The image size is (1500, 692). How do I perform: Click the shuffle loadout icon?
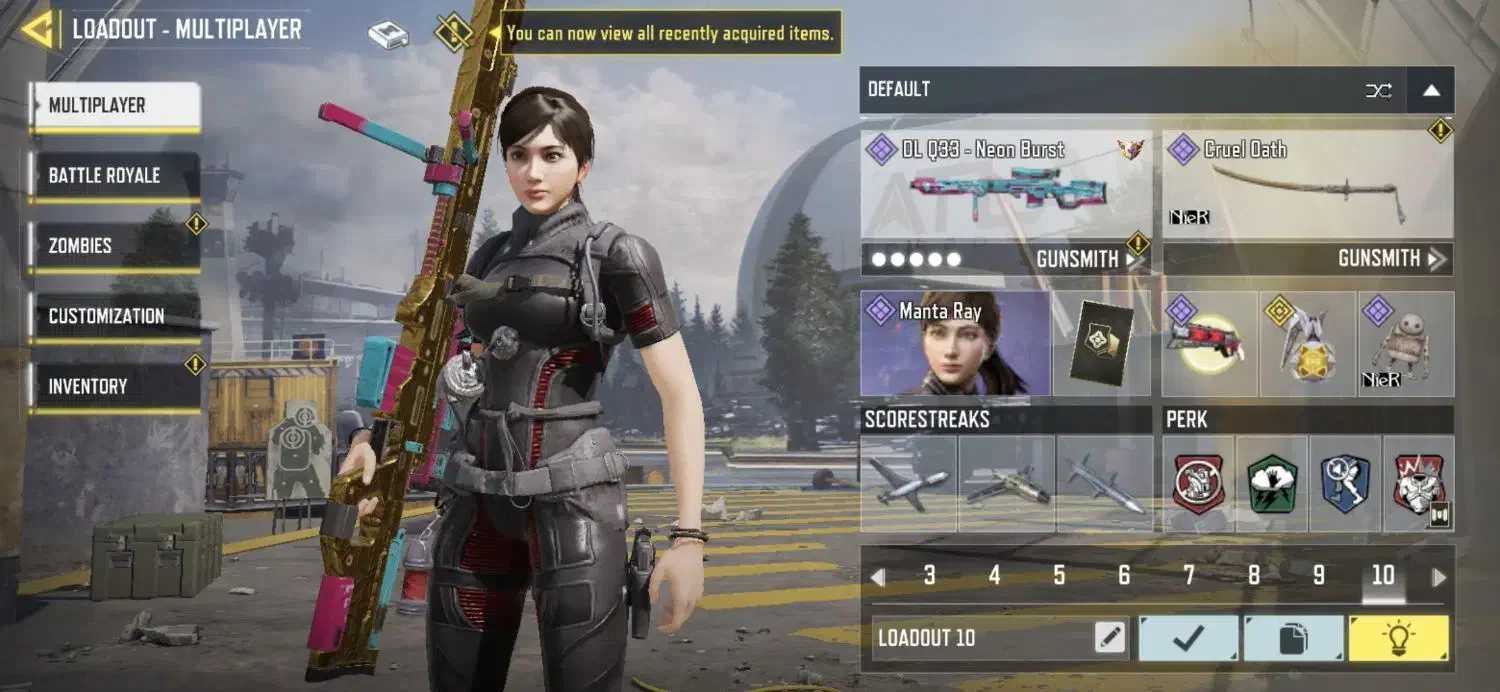point(1378,90)
